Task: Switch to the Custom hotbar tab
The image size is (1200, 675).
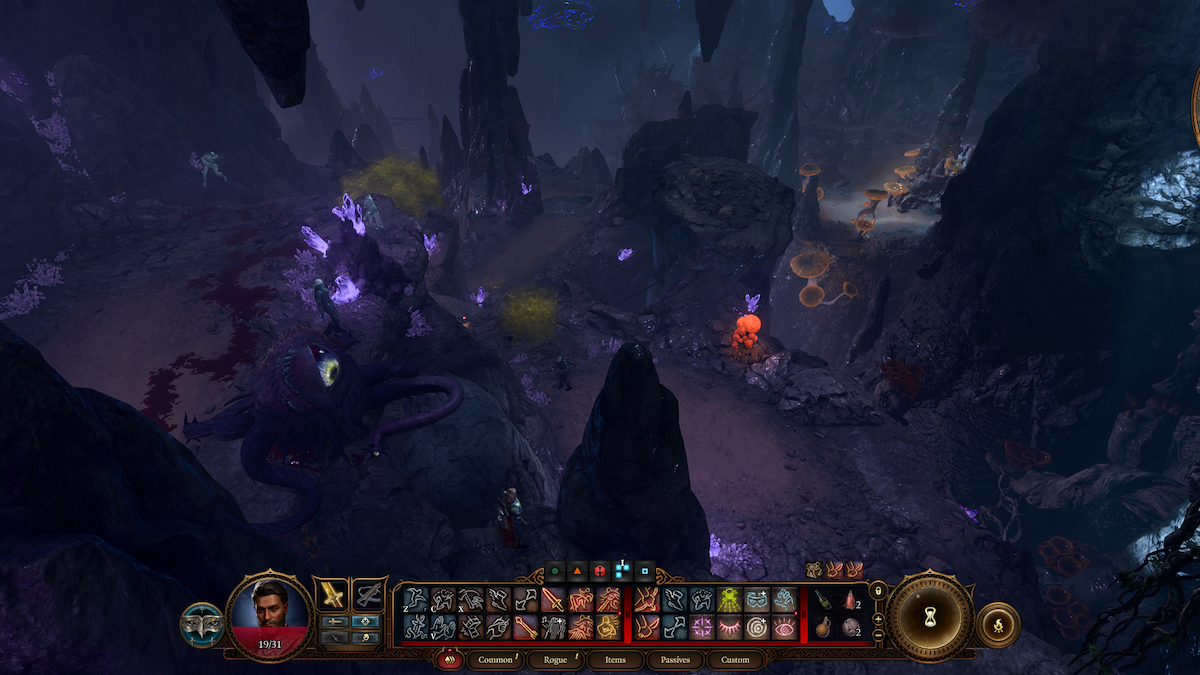Action: [x=735, y=660]
